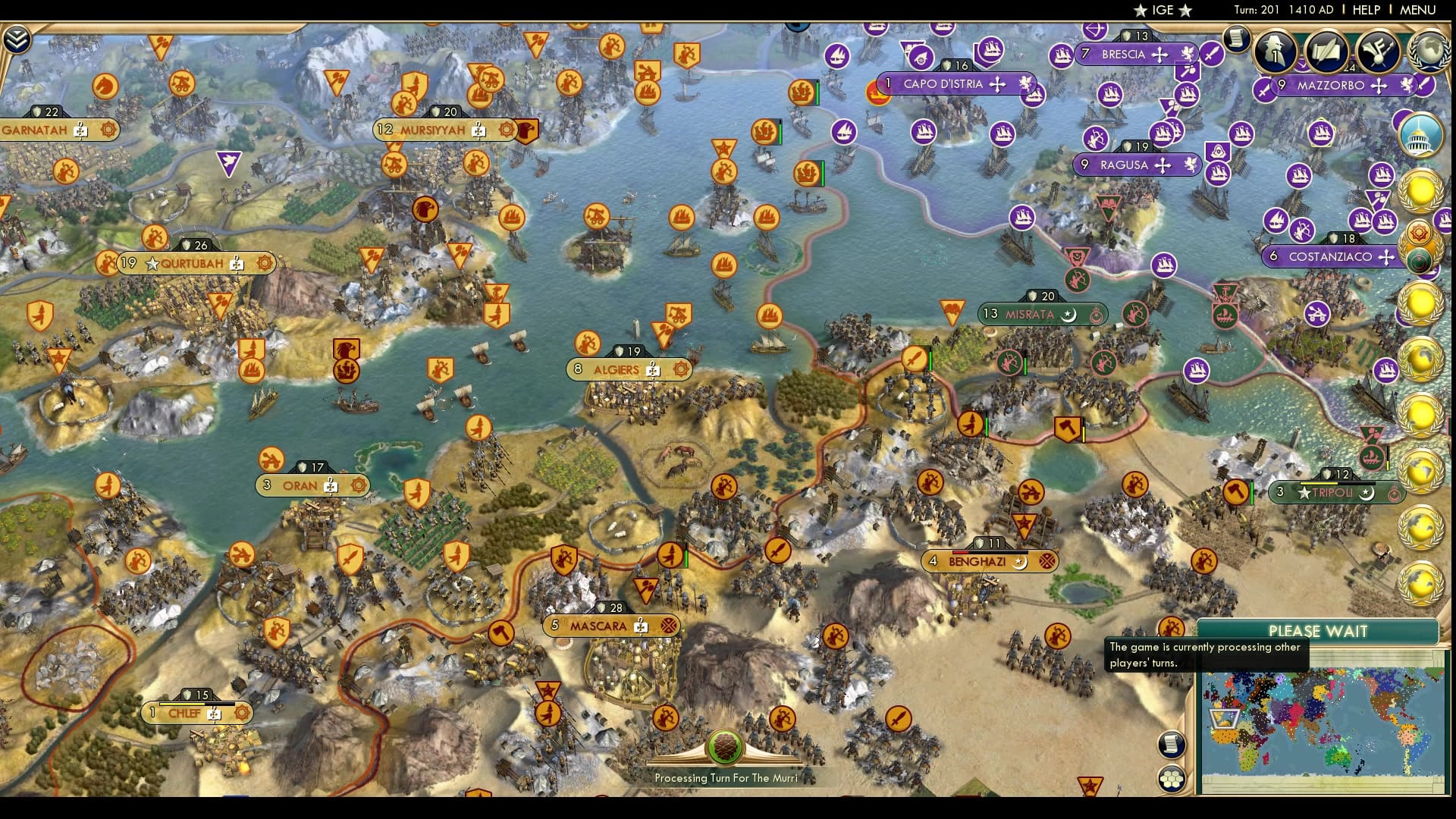The image size is (1456, 819).
Task: Click the crescent religion icon on Benghazi's banner
Action: coord(1019,563)
